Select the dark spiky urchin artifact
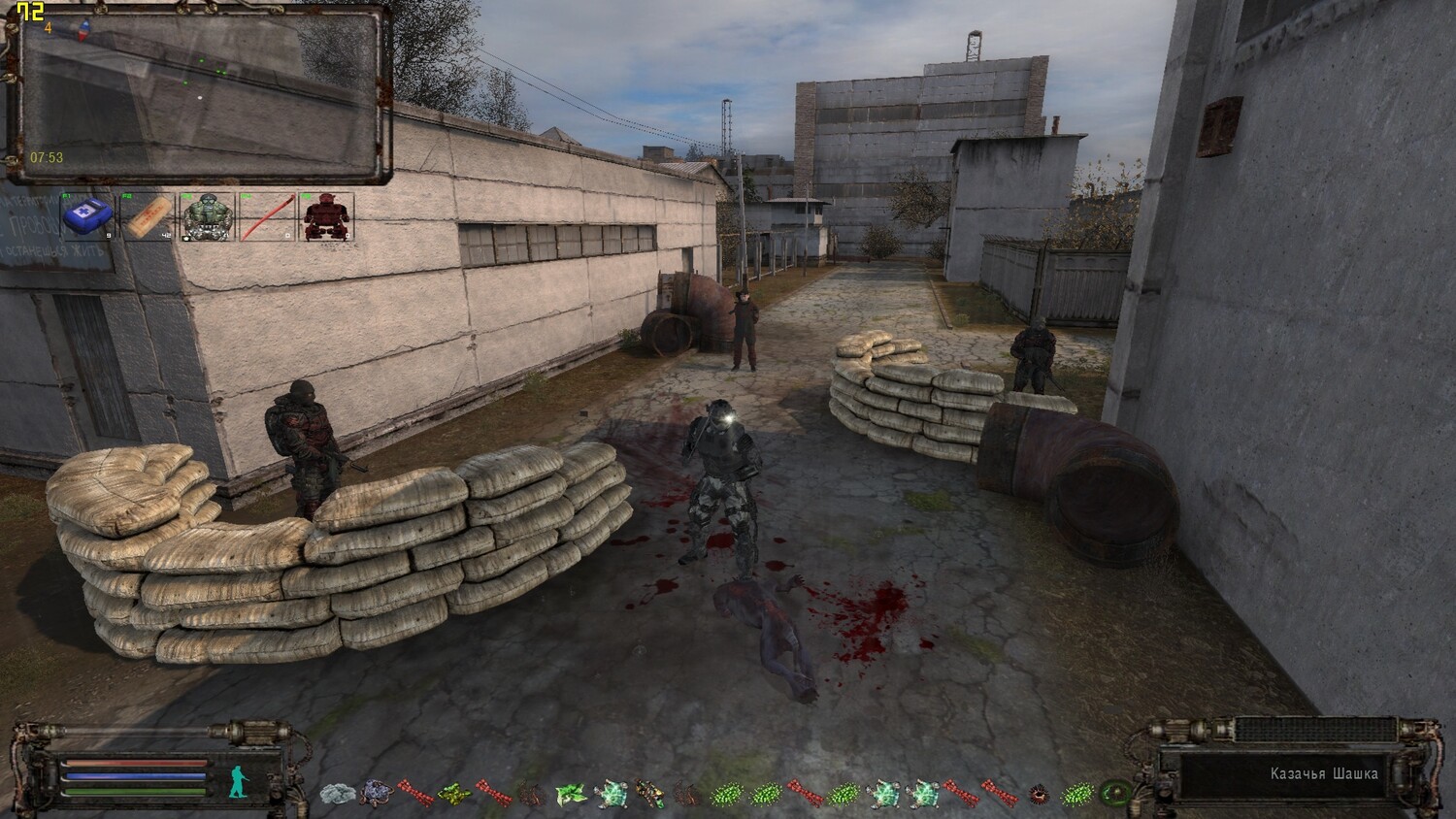The width and height of the screenshot is (1456, 819). pyautogui.click(x=1038, y=794)
